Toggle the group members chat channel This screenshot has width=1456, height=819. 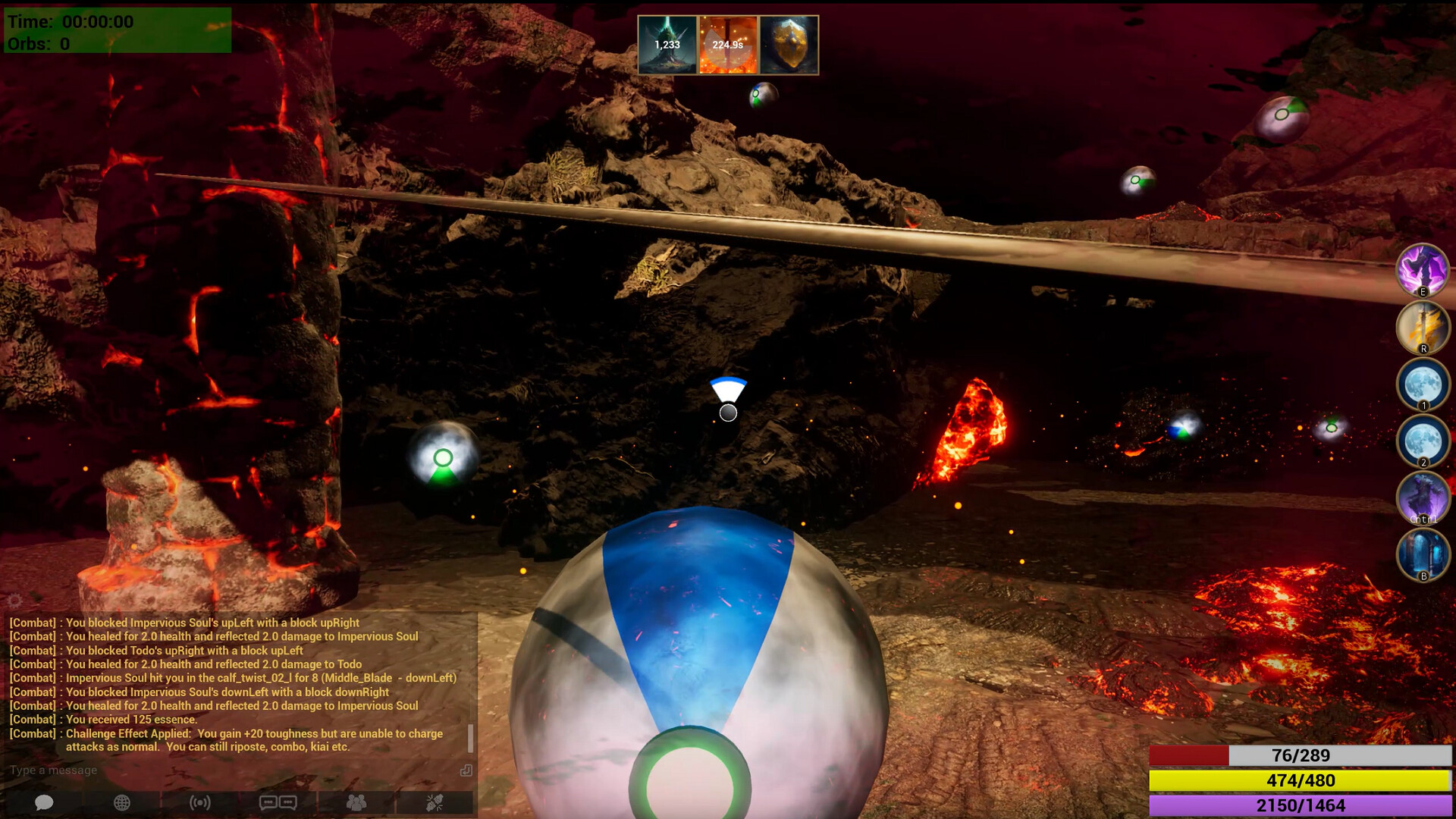[x=356, y=802]
